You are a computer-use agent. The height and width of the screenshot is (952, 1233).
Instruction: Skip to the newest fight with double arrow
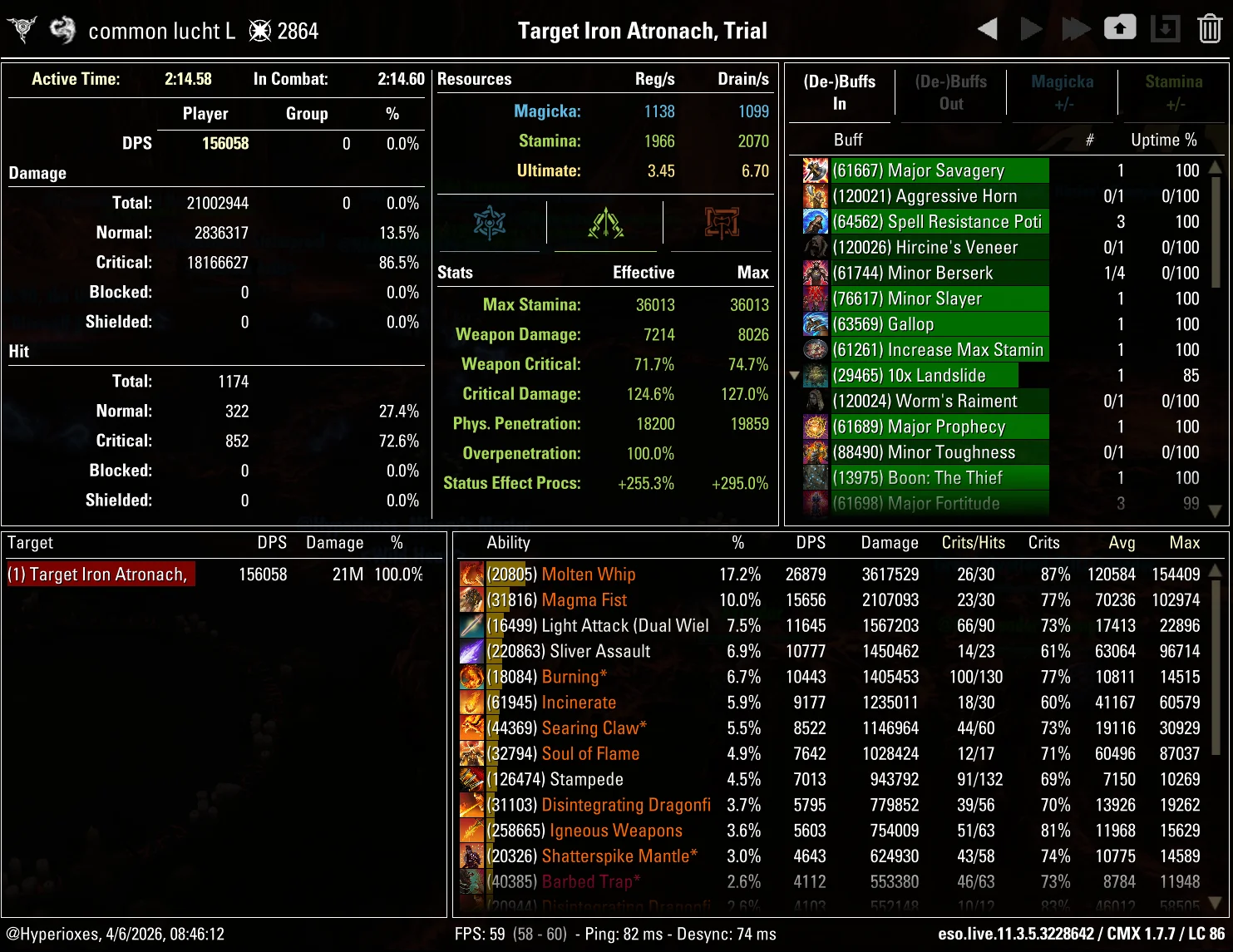(x=1075, y=27)
